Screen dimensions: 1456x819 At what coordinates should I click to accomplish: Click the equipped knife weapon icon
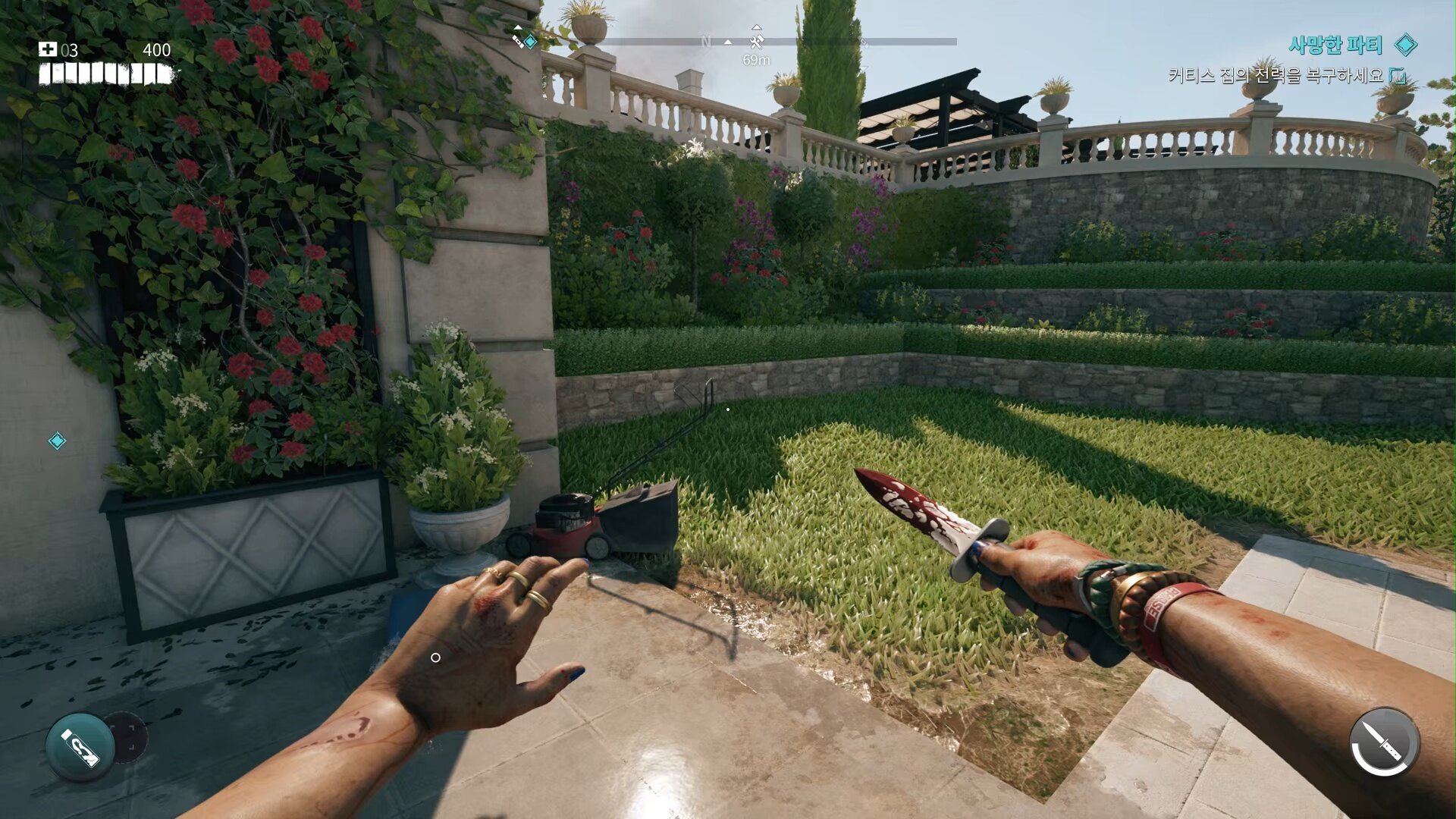pyautogui.click(x=1385, y=743)
